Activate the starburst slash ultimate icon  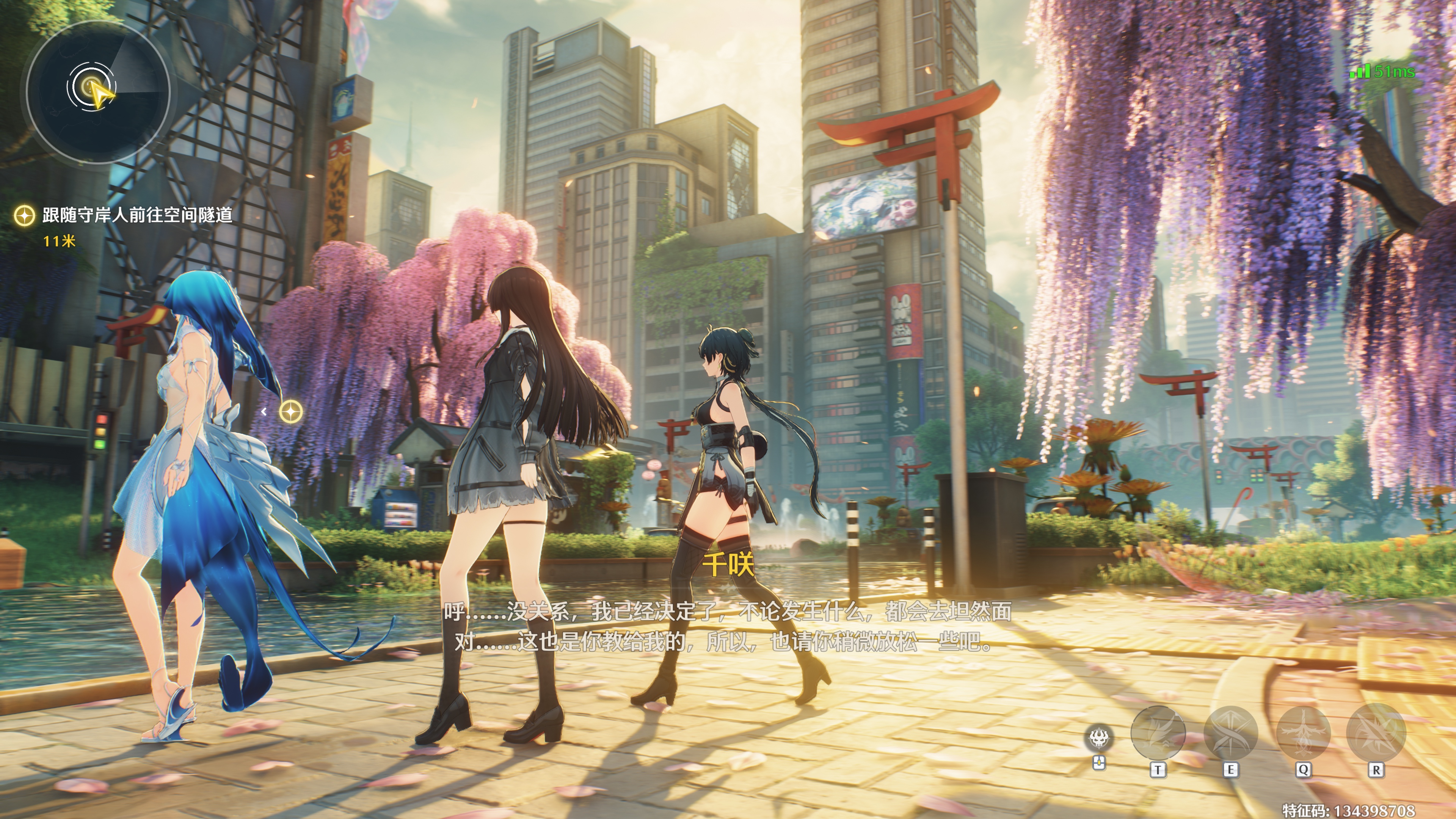(1376, 733)
